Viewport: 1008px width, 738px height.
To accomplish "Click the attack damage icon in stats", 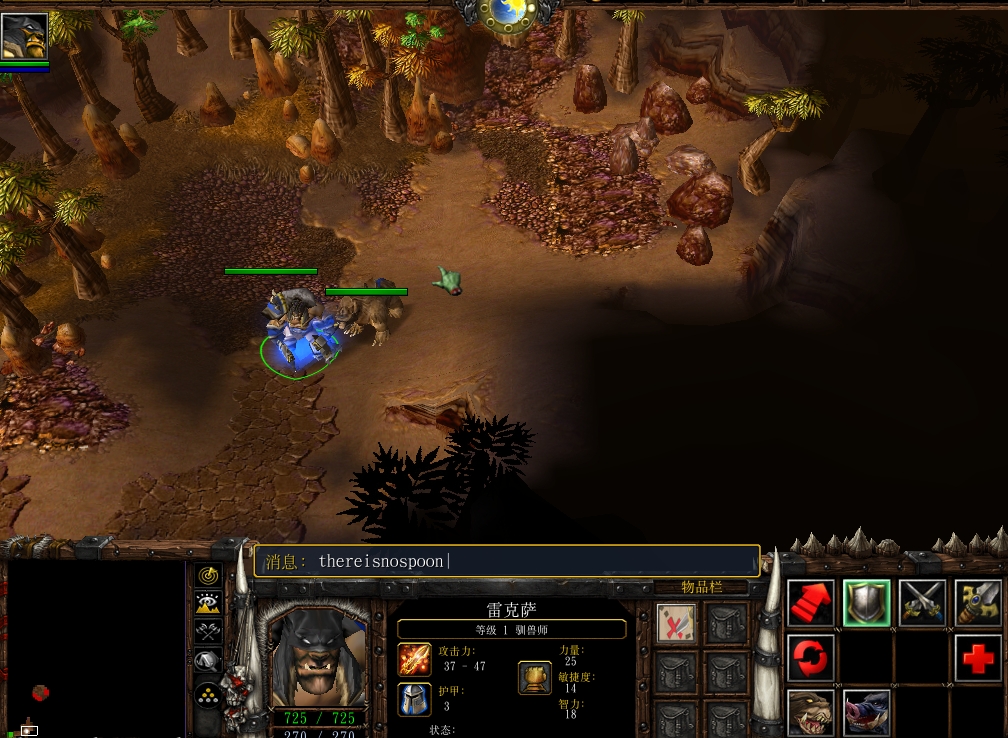I will click(x=415, y=660).
